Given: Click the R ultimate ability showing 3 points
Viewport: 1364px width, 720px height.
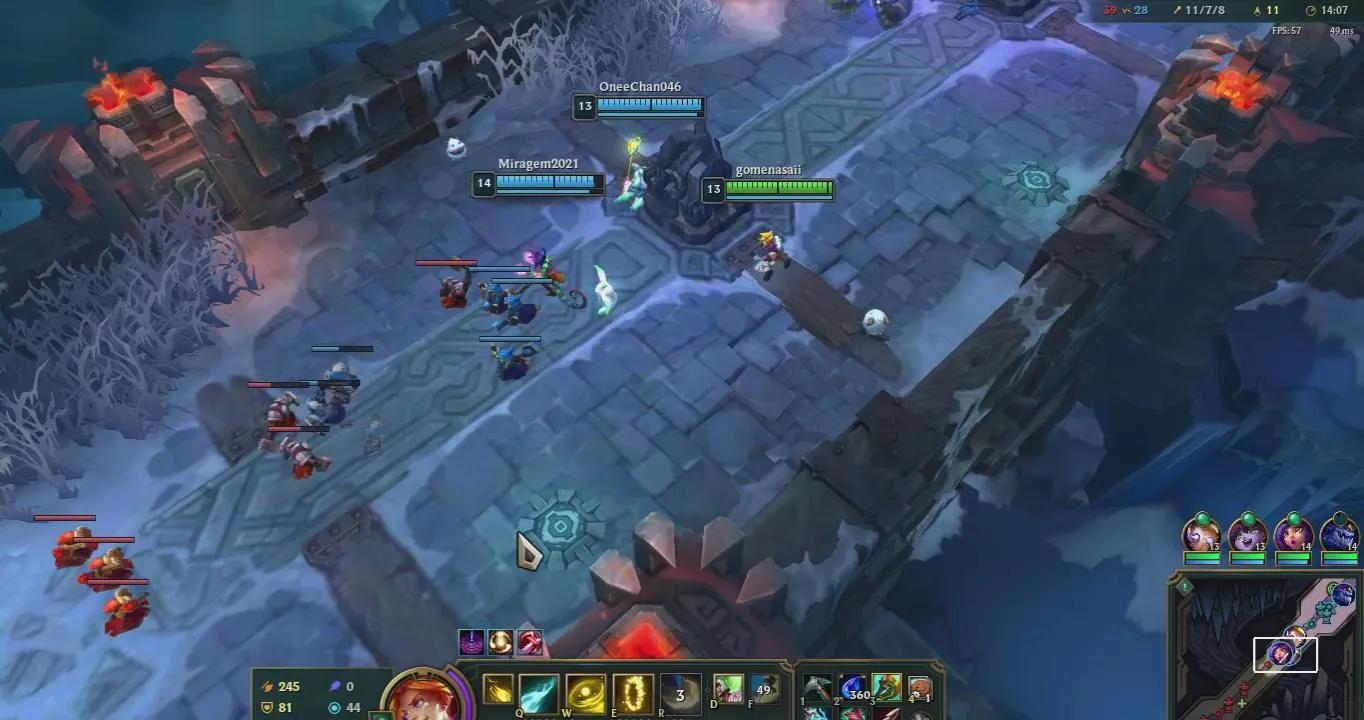Looking at the screenshot, I should coord(681,690).
